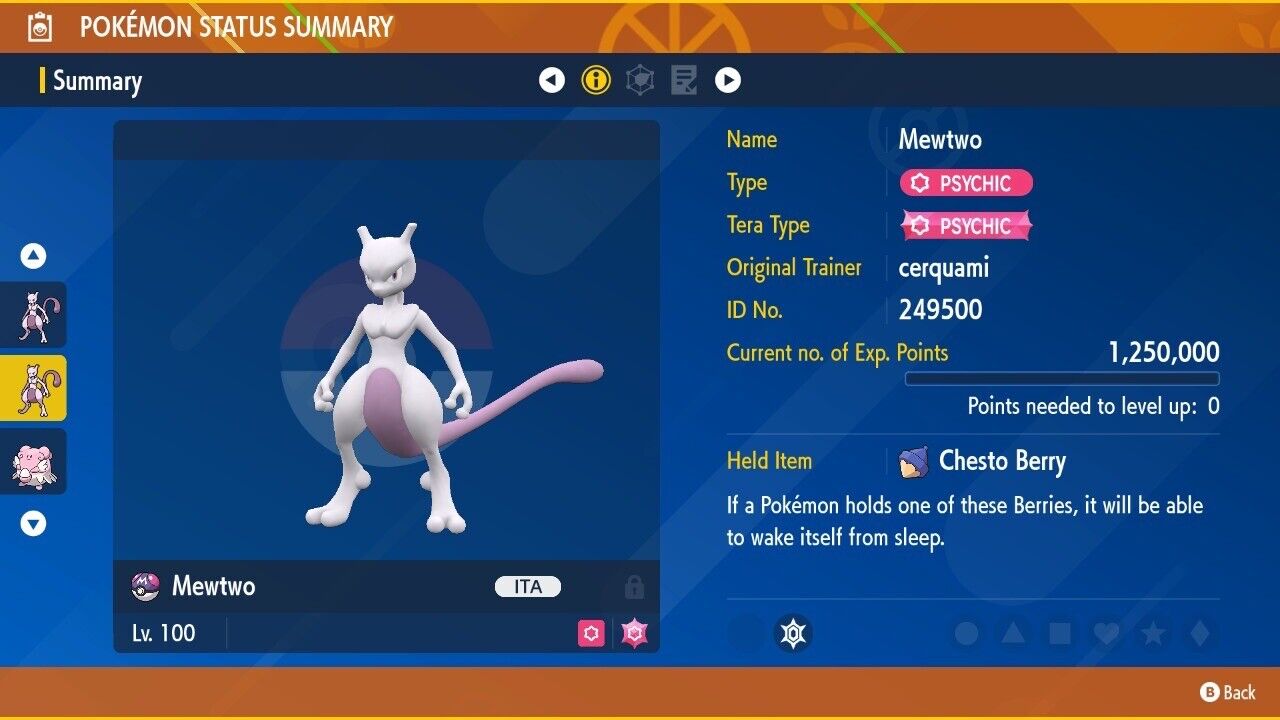Open the memo notes tab

tap(684, 80)
